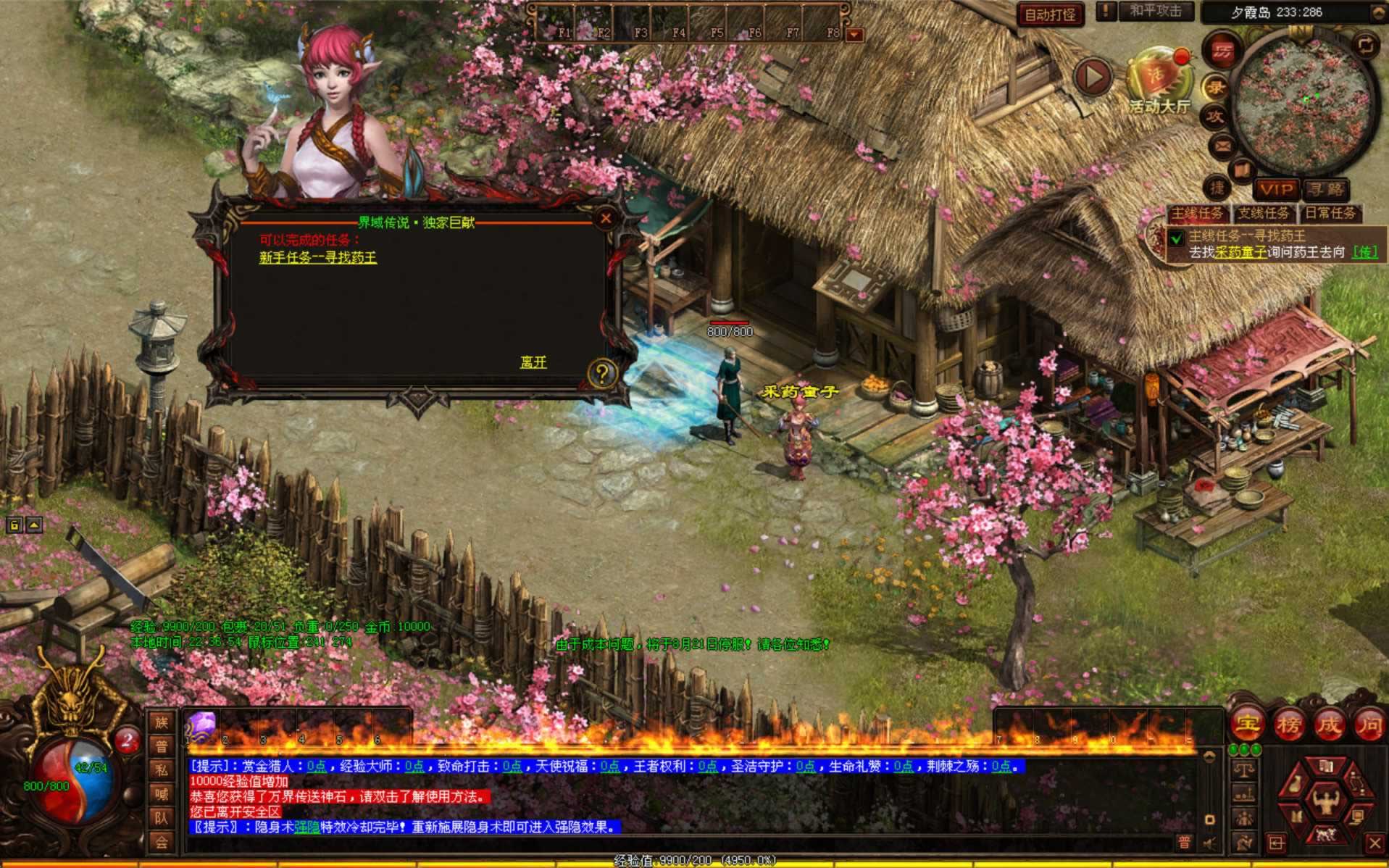This screenshot has height=868, width=1389.
Task: Open the 榜 rankings button
Action: [1288, 724]
